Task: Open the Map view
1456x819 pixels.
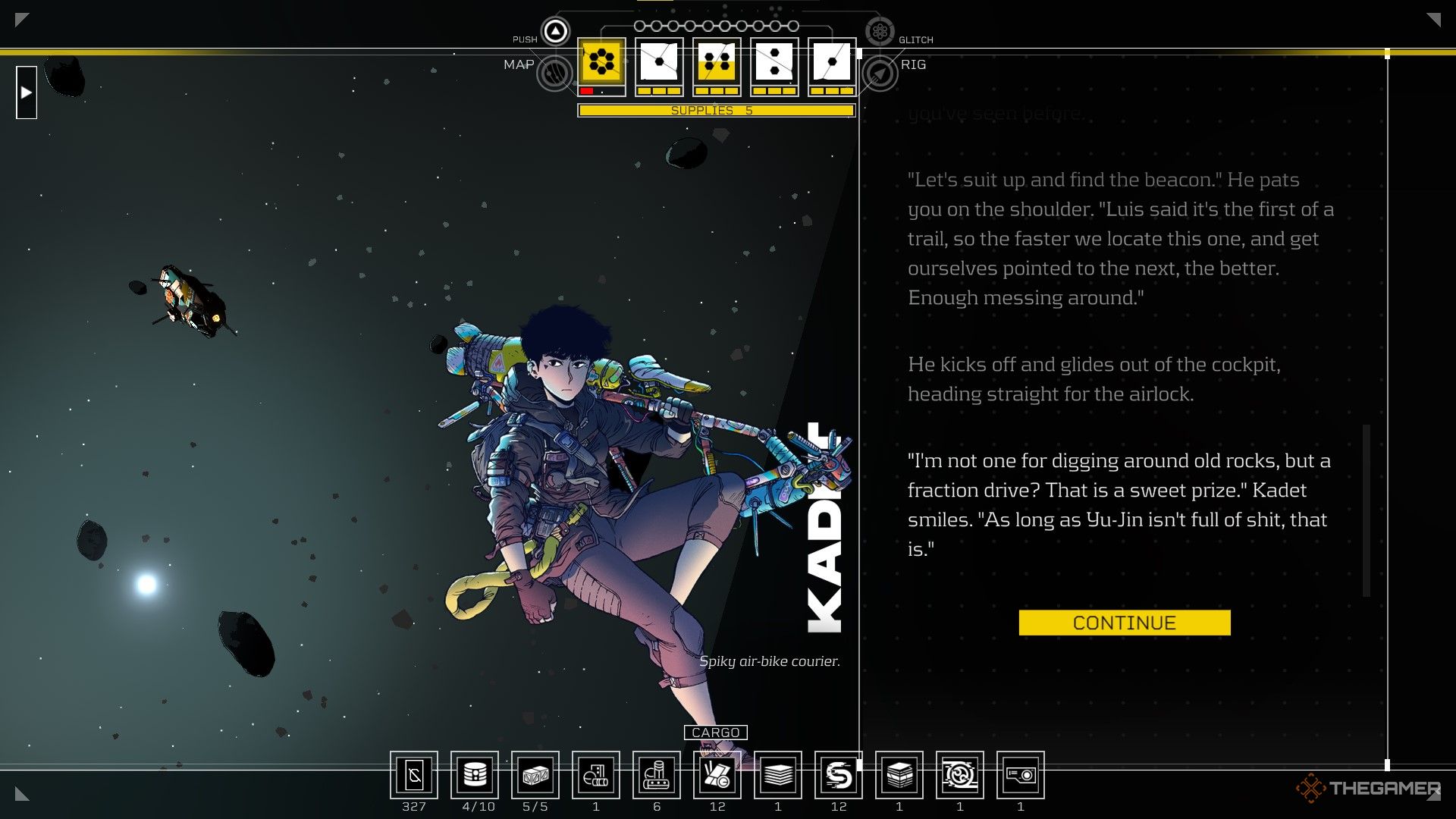Action: (554, 74)
